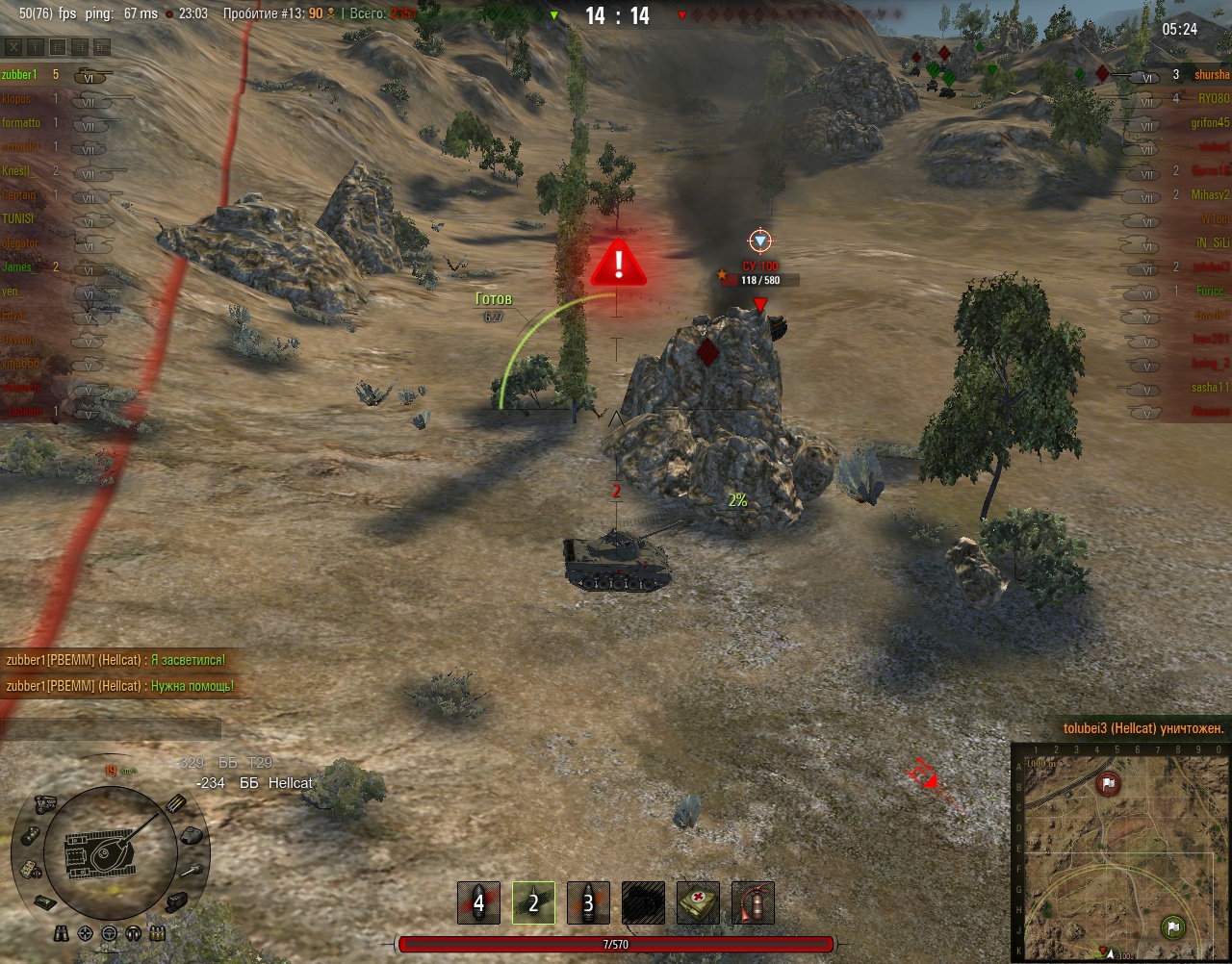The image size is (1232, 964).
Task: Click the driver steering wheel crew icon
Action: (x=109, y=933)
